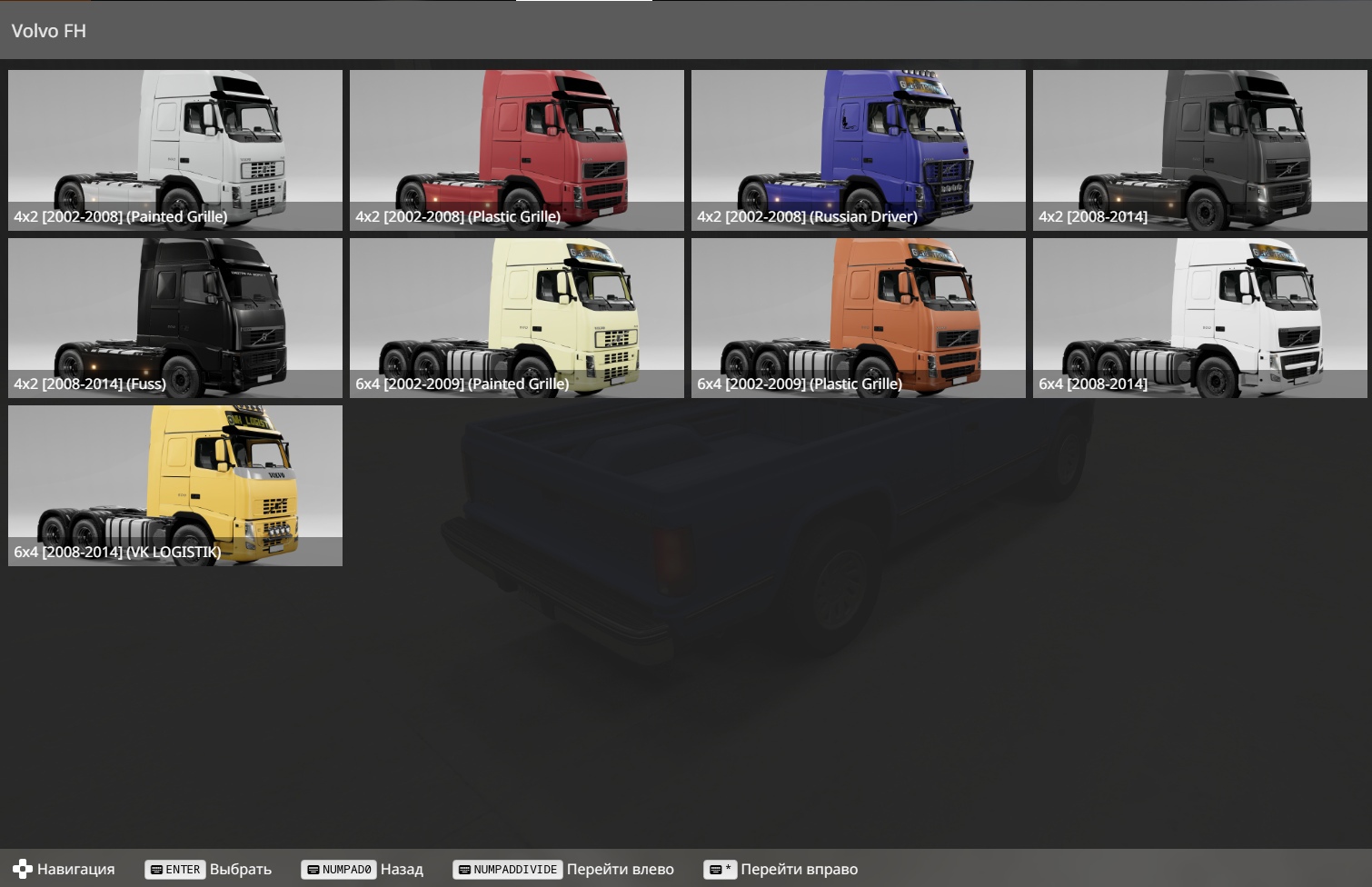Select the cream 6x4 Painted Grille truck
Viewport: 1372px width, 887px height.
click(516, 317)
